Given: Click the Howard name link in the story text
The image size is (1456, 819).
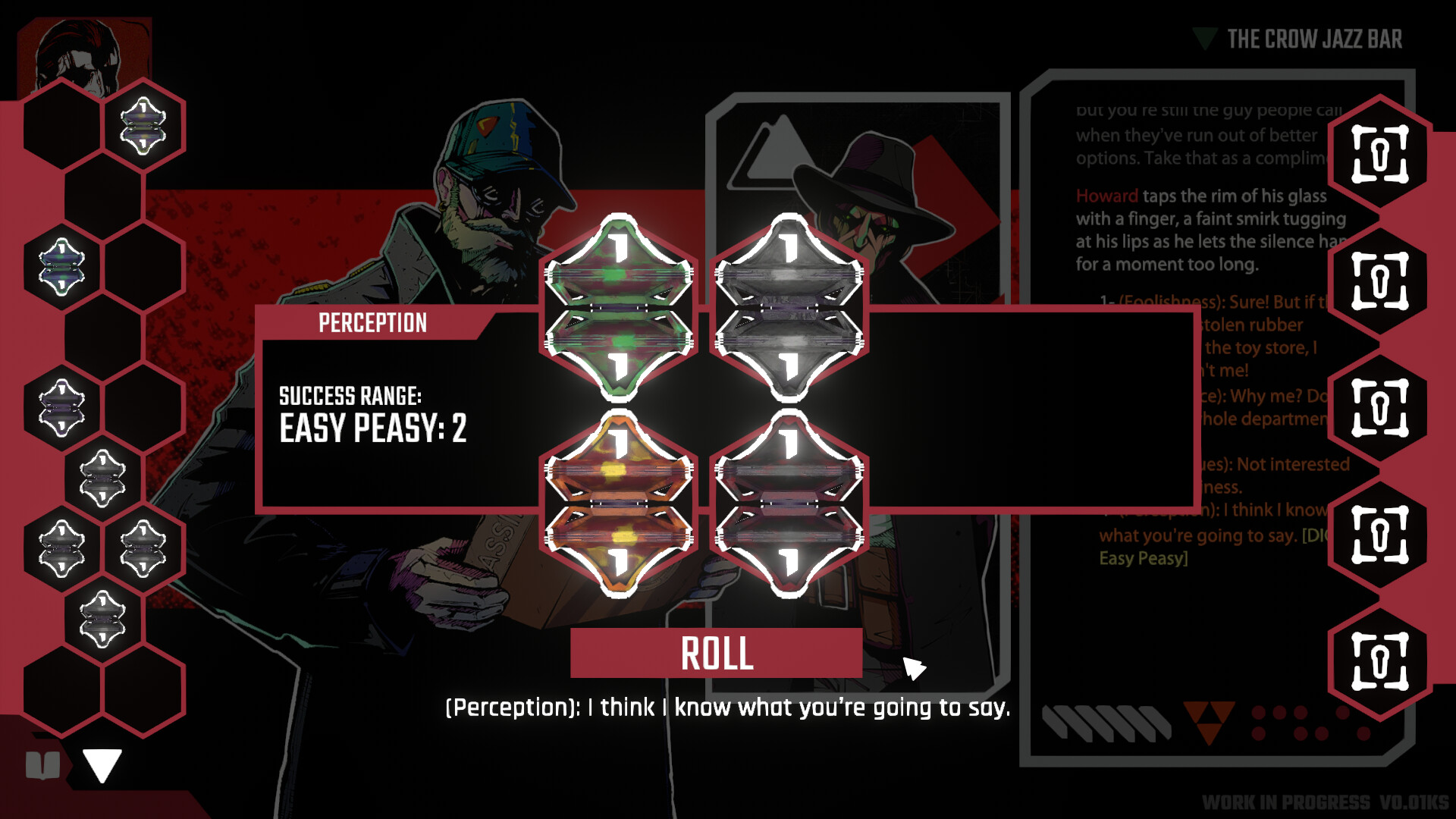Looking at the screenshot, I should coord(1106,196).
